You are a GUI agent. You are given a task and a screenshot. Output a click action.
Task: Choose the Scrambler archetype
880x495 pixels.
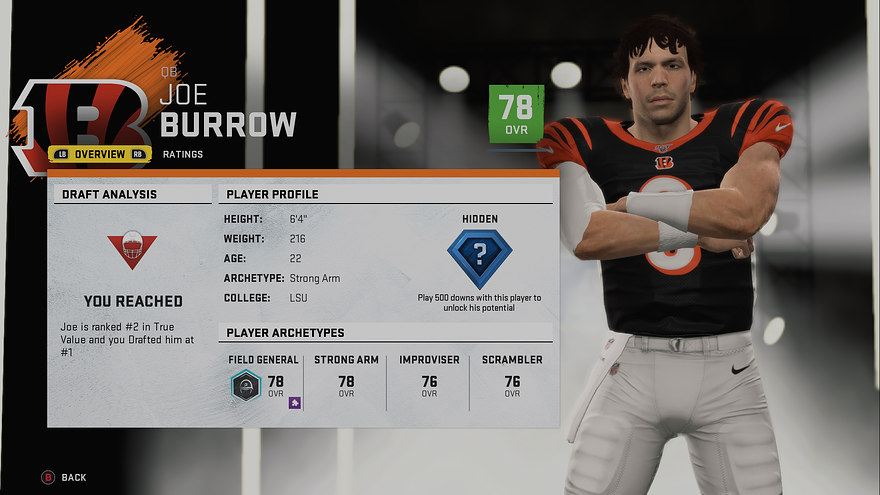click(x=512, y=380)
